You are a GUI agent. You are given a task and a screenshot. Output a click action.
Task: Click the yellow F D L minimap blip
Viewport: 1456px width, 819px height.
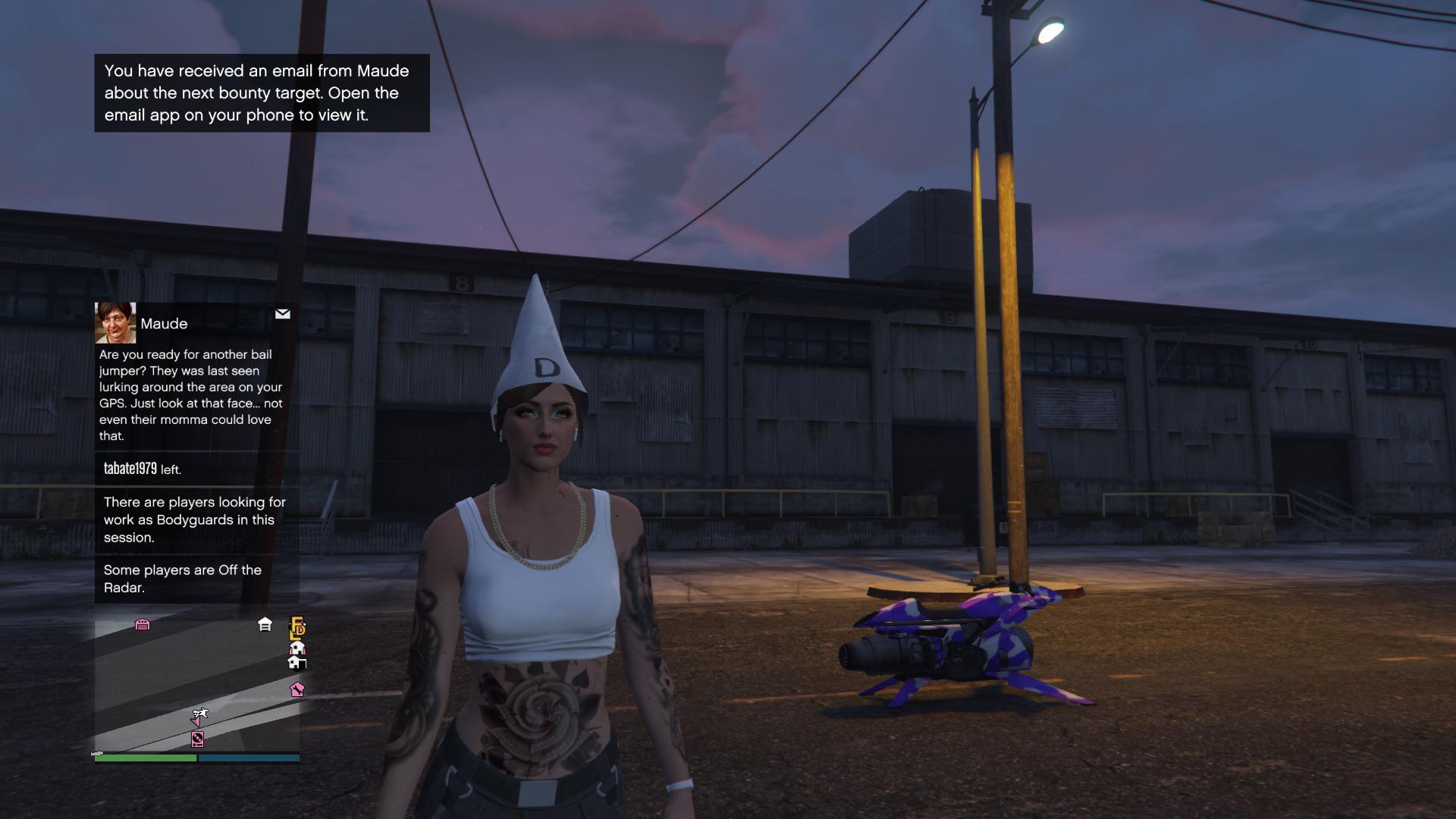297,627
